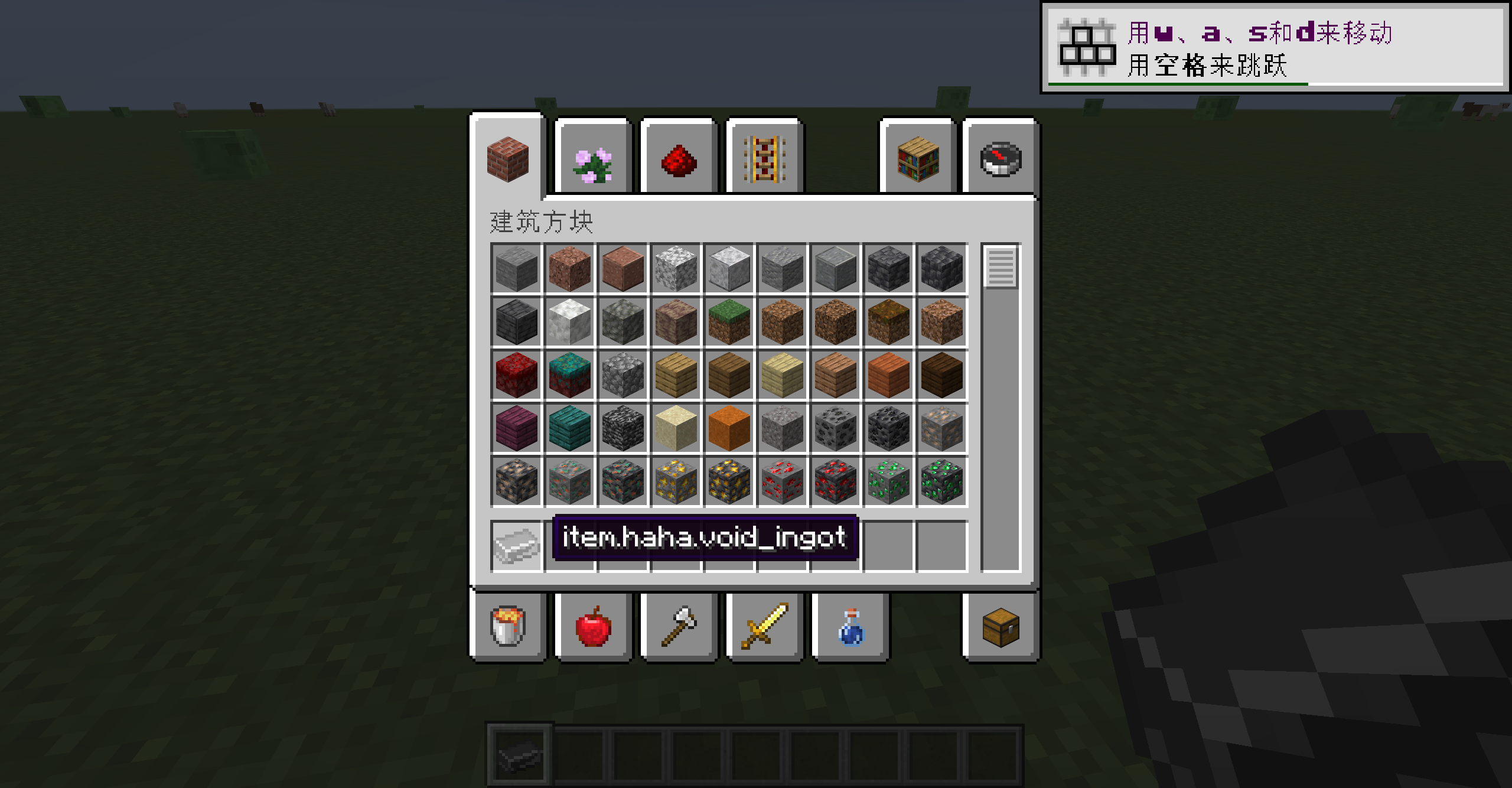Click the milk bucket tab icon
This screenshot has width=1512, height=788.
point(508,625)
